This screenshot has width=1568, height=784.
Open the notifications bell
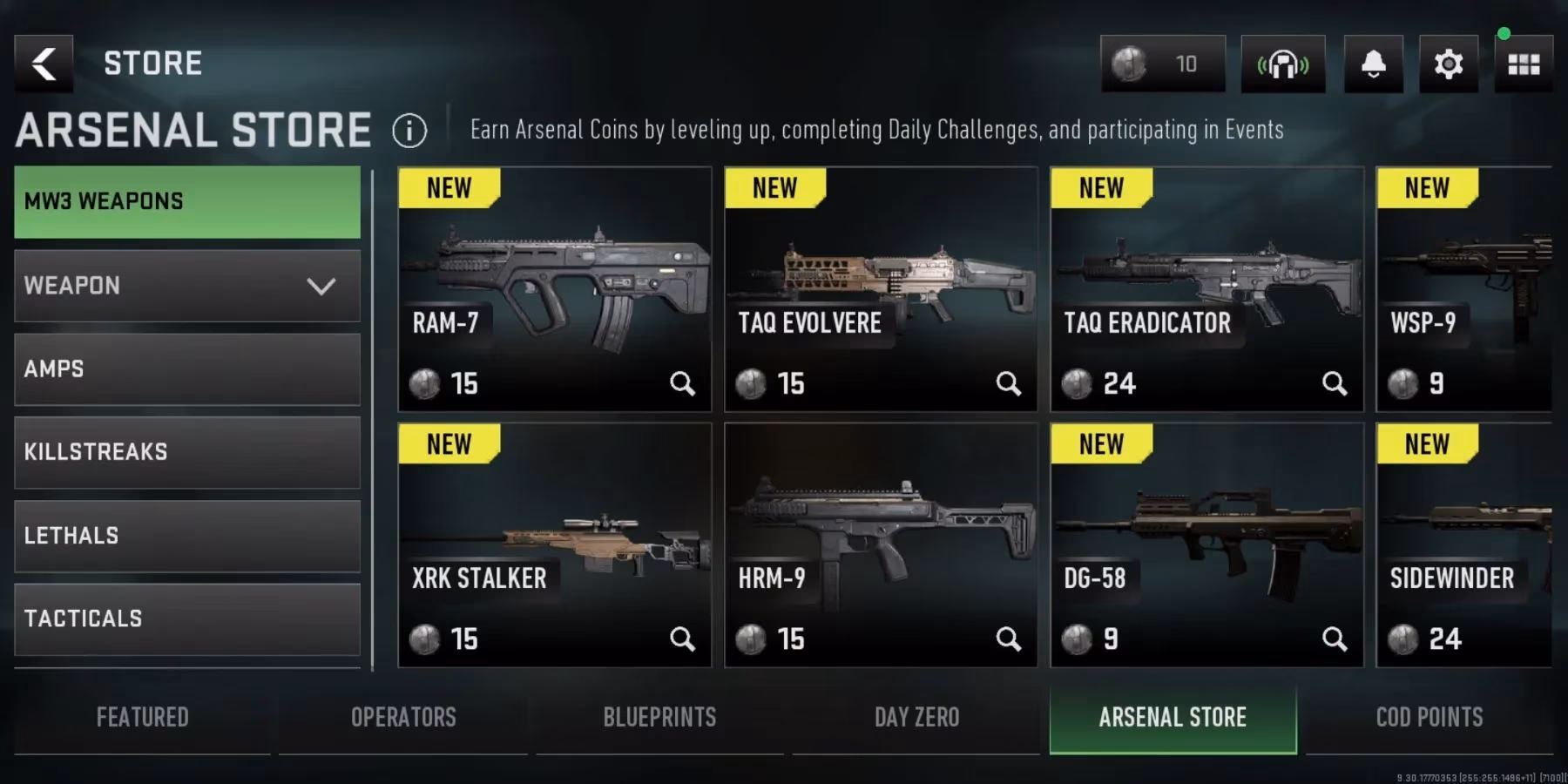1373,64
